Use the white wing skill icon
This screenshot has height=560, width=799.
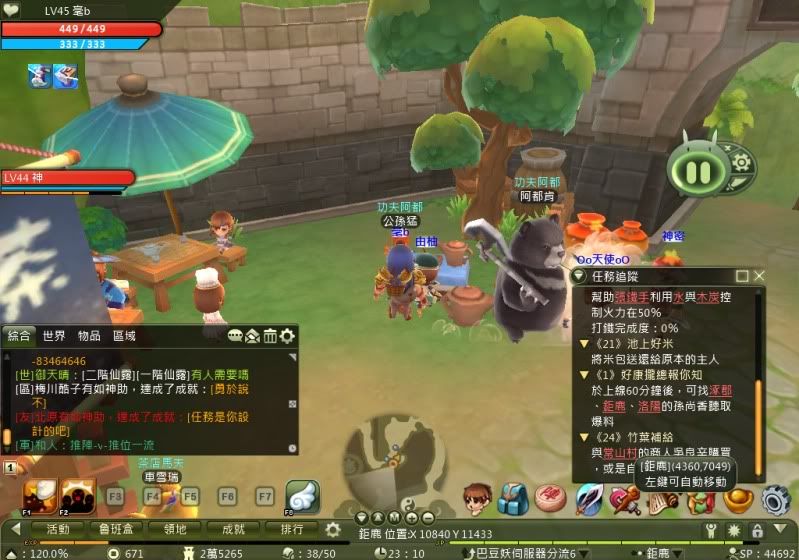303,497
